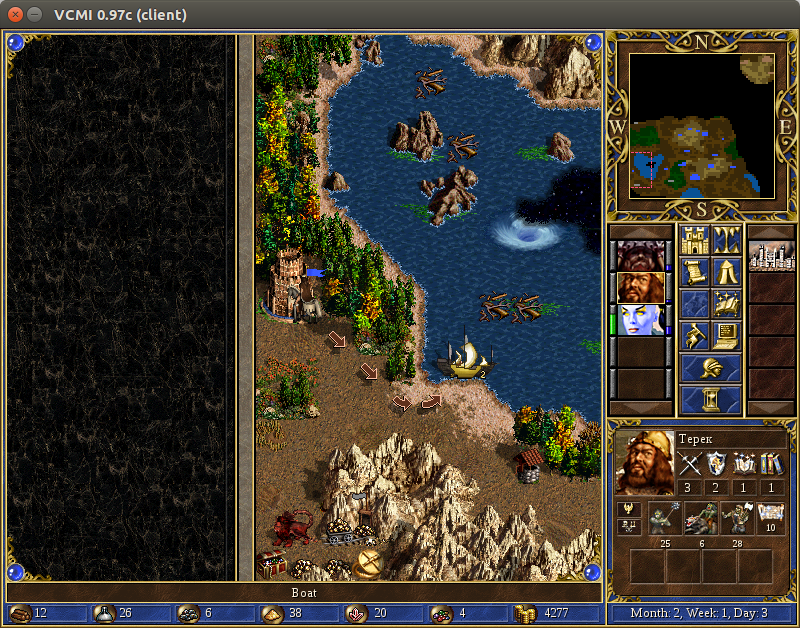Open the Kingdom Overview castle button

694,240
